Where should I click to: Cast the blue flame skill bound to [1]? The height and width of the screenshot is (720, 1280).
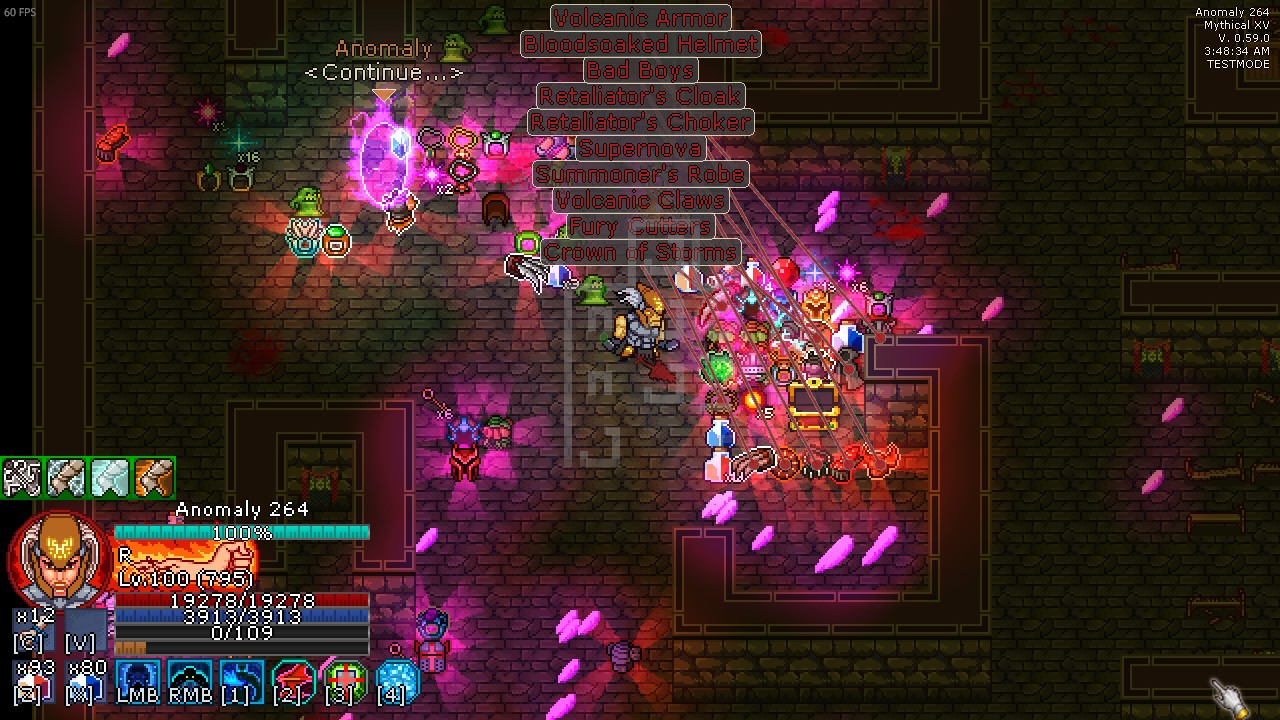240,682
